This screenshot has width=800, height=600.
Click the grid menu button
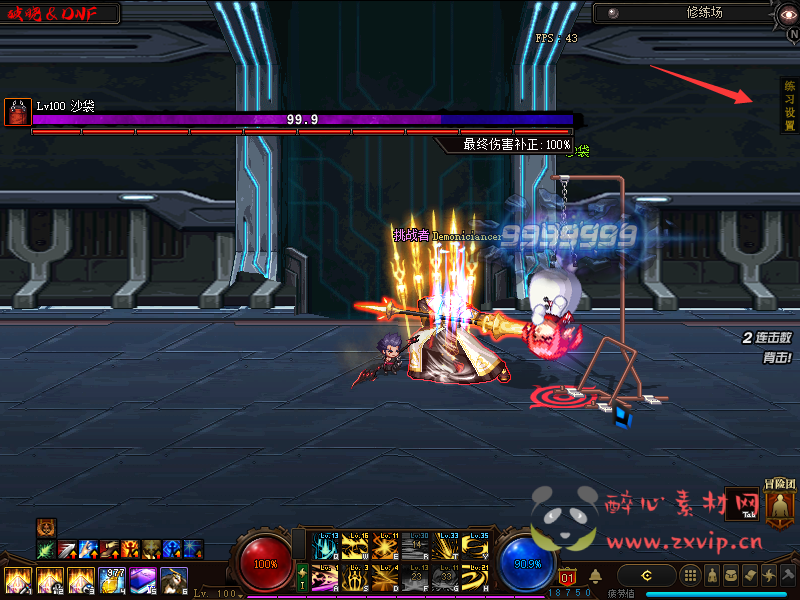pyautogui.click(x=690, y=575)
